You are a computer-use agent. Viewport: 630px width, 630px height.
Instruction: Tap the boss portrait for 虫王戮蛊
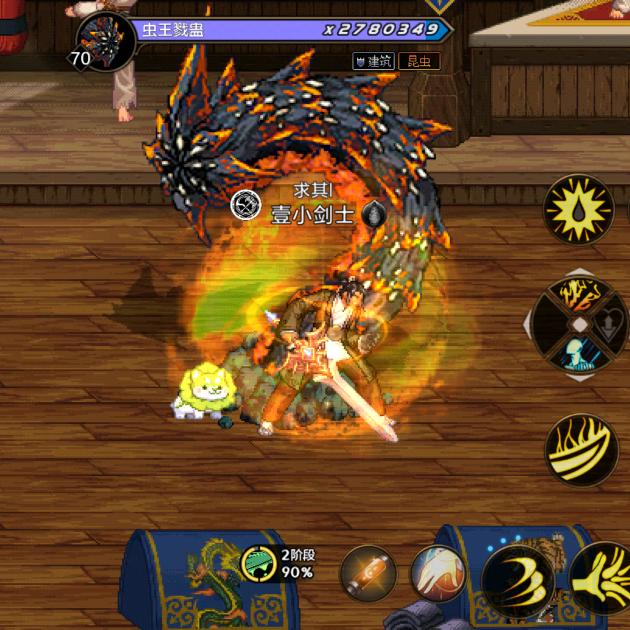[106, 42]
